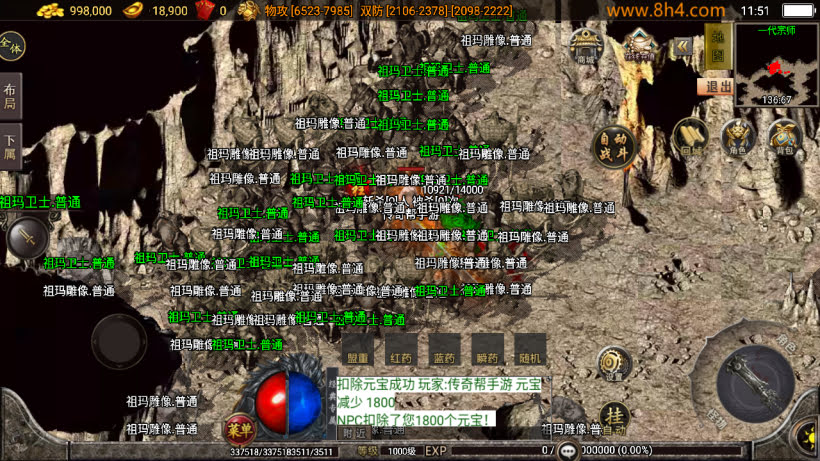Use the 随机 random teleport slot
The image size is (820, 461).
pyautogui.click(x=530, y=350)
